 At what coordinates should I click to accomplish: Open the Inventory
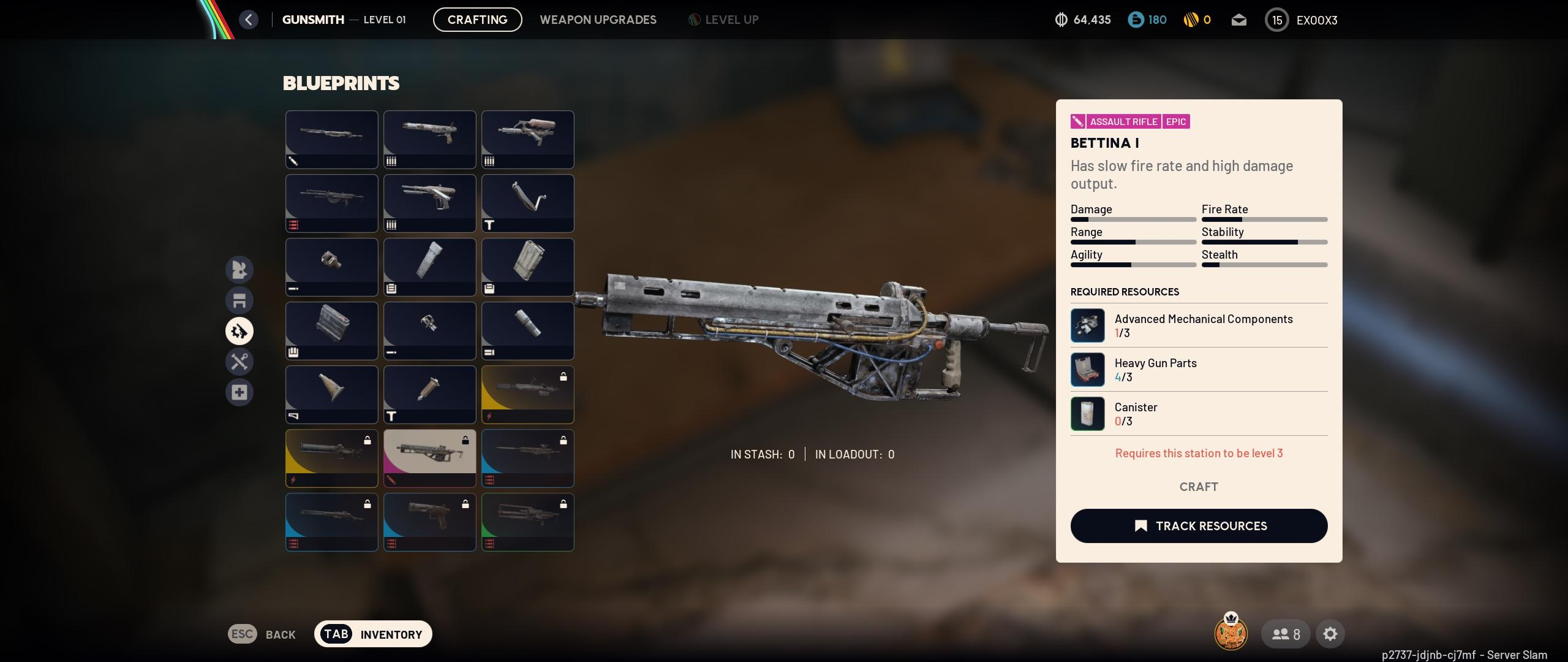tap(373, 634)
